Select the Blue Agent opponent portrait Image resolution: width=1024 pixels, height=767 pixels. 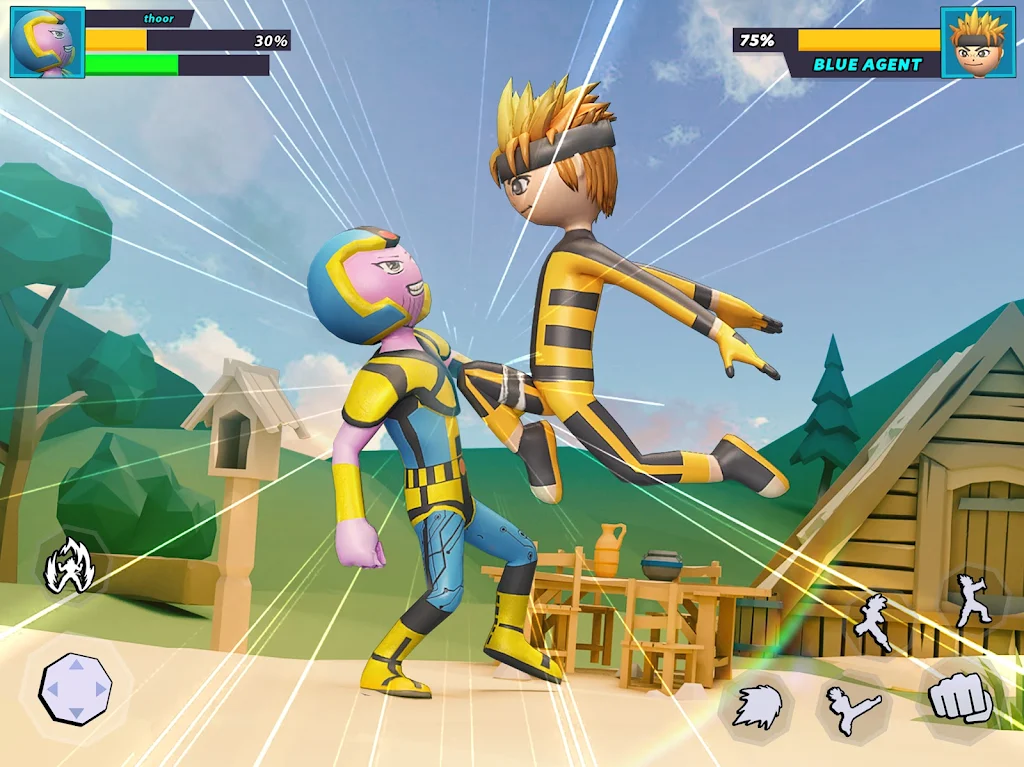(977, 42)
